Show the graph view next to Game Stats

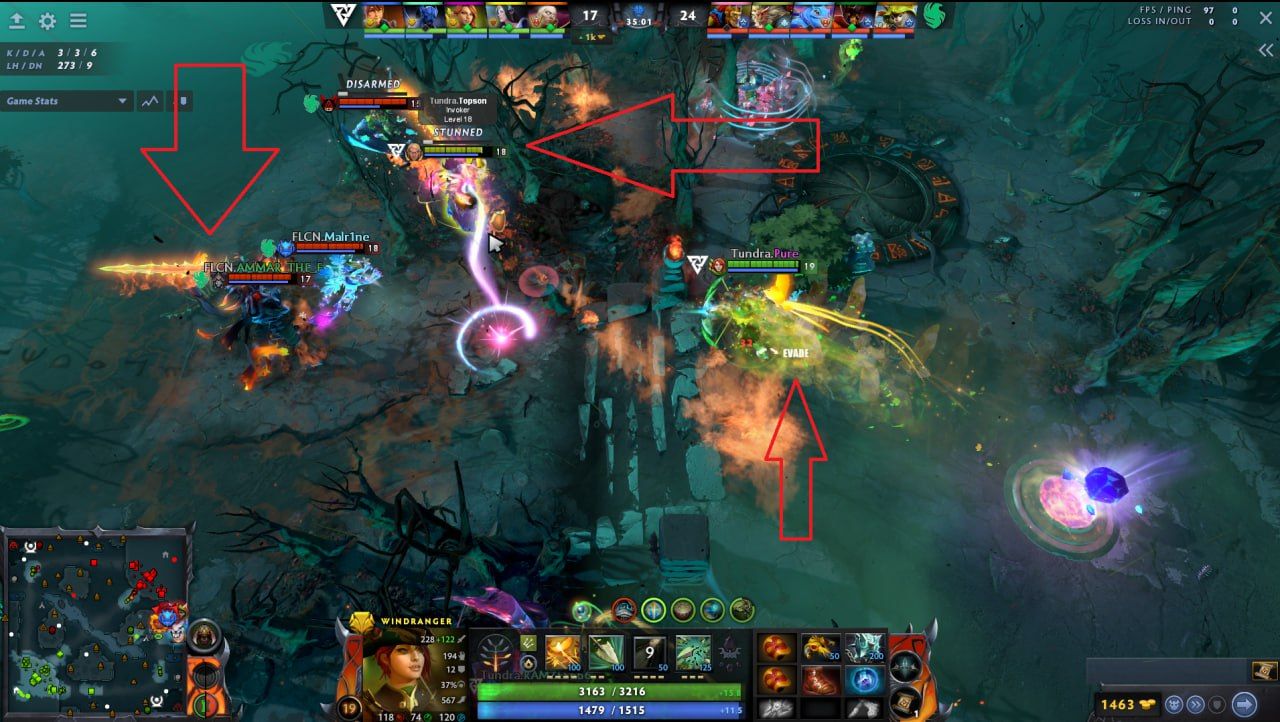[151, 101]
